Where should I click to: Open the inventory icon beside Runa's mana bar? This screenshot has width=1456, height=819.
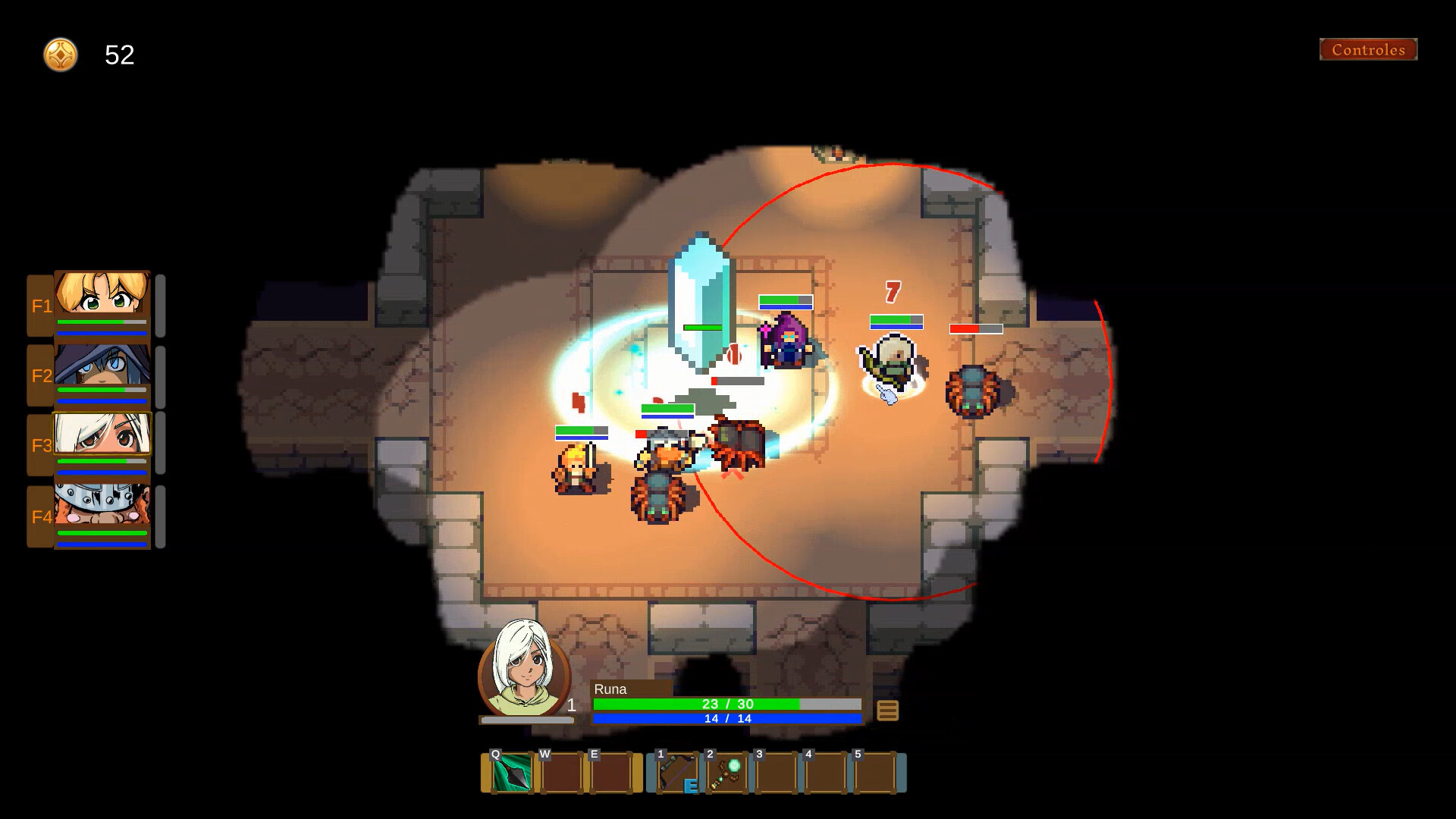coord(886,710)
